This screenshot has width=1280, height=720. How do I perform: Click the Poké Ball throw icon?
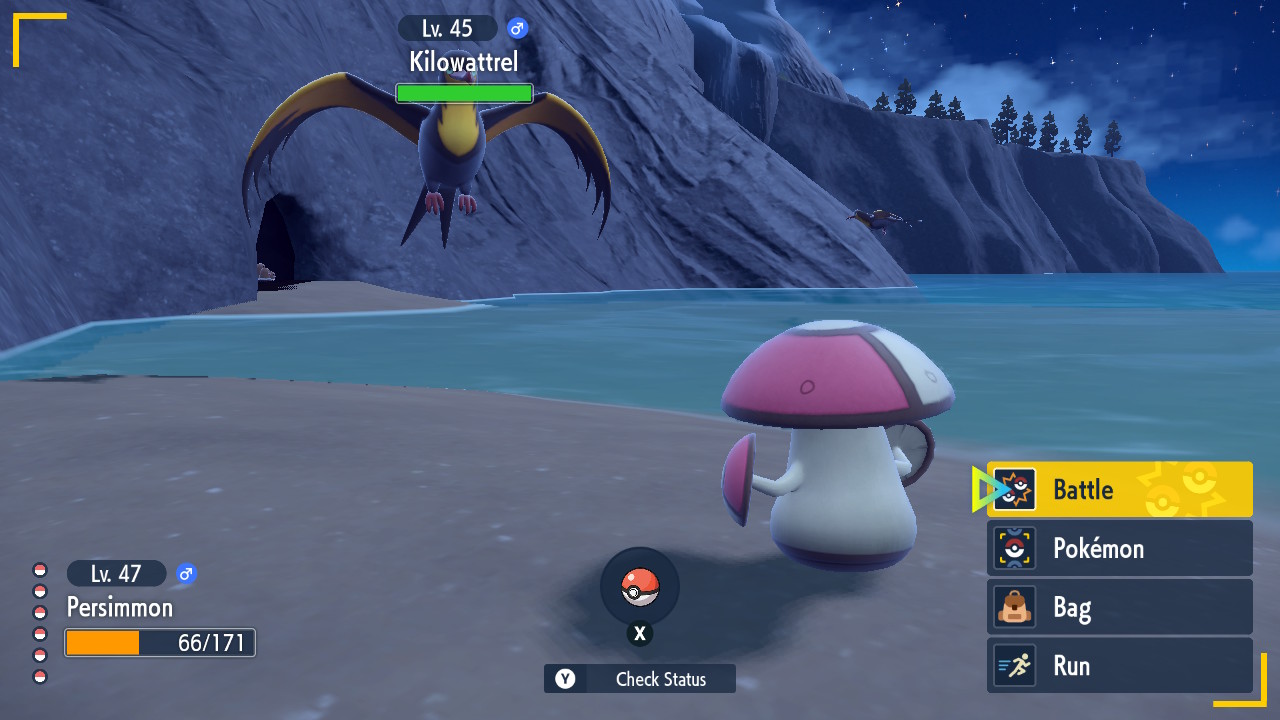pyautogui.click(x=640, y=587)
